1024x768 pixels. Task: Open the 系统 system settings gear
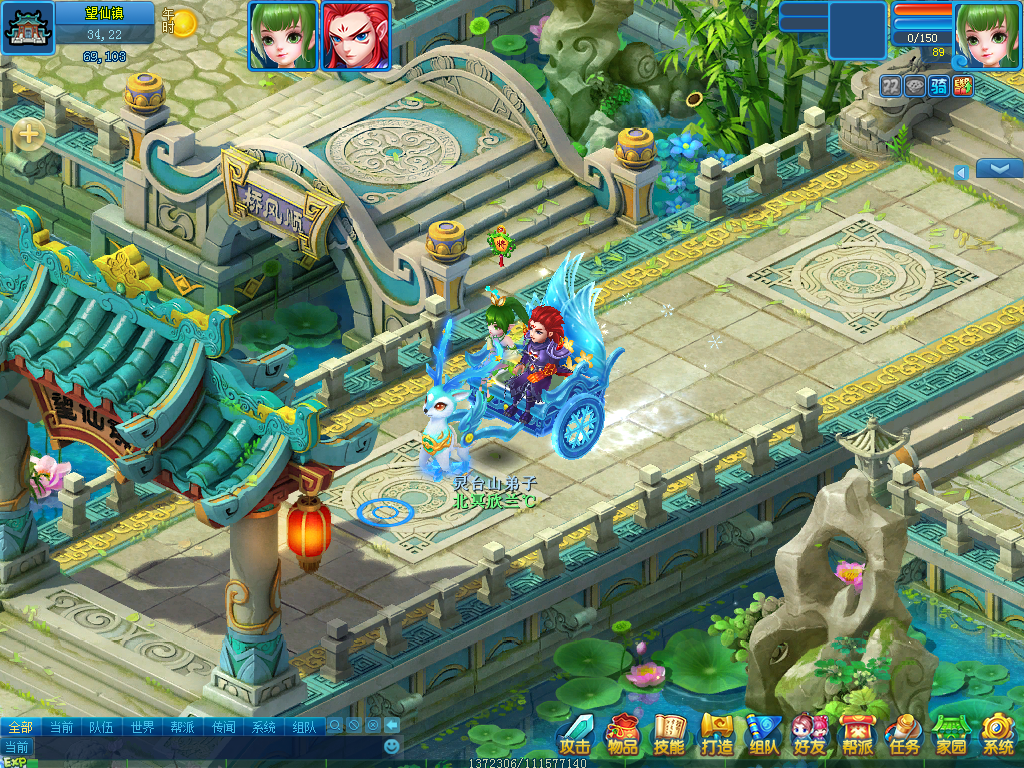tap(998, 735)
